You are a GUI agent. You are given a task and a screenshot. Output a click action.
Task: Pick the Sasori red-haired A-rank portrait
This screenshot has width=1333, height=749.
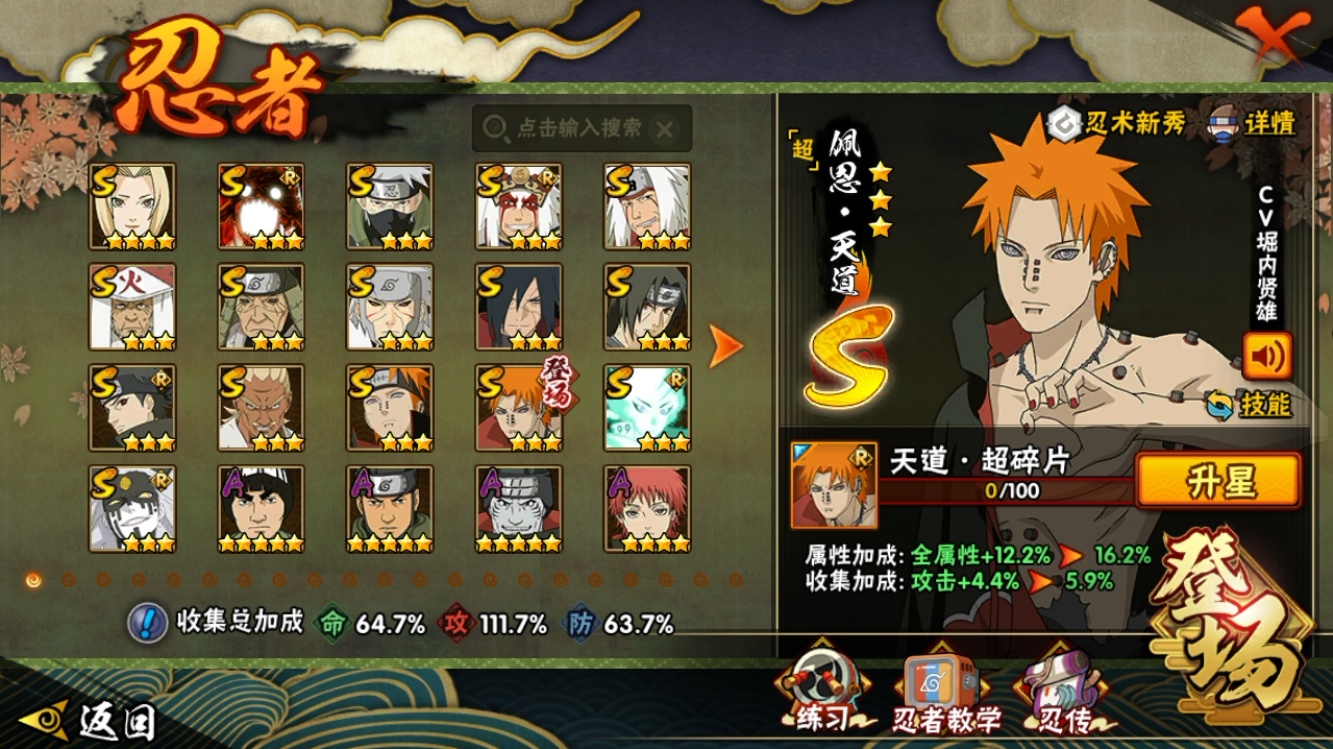(x=647, y=508)
